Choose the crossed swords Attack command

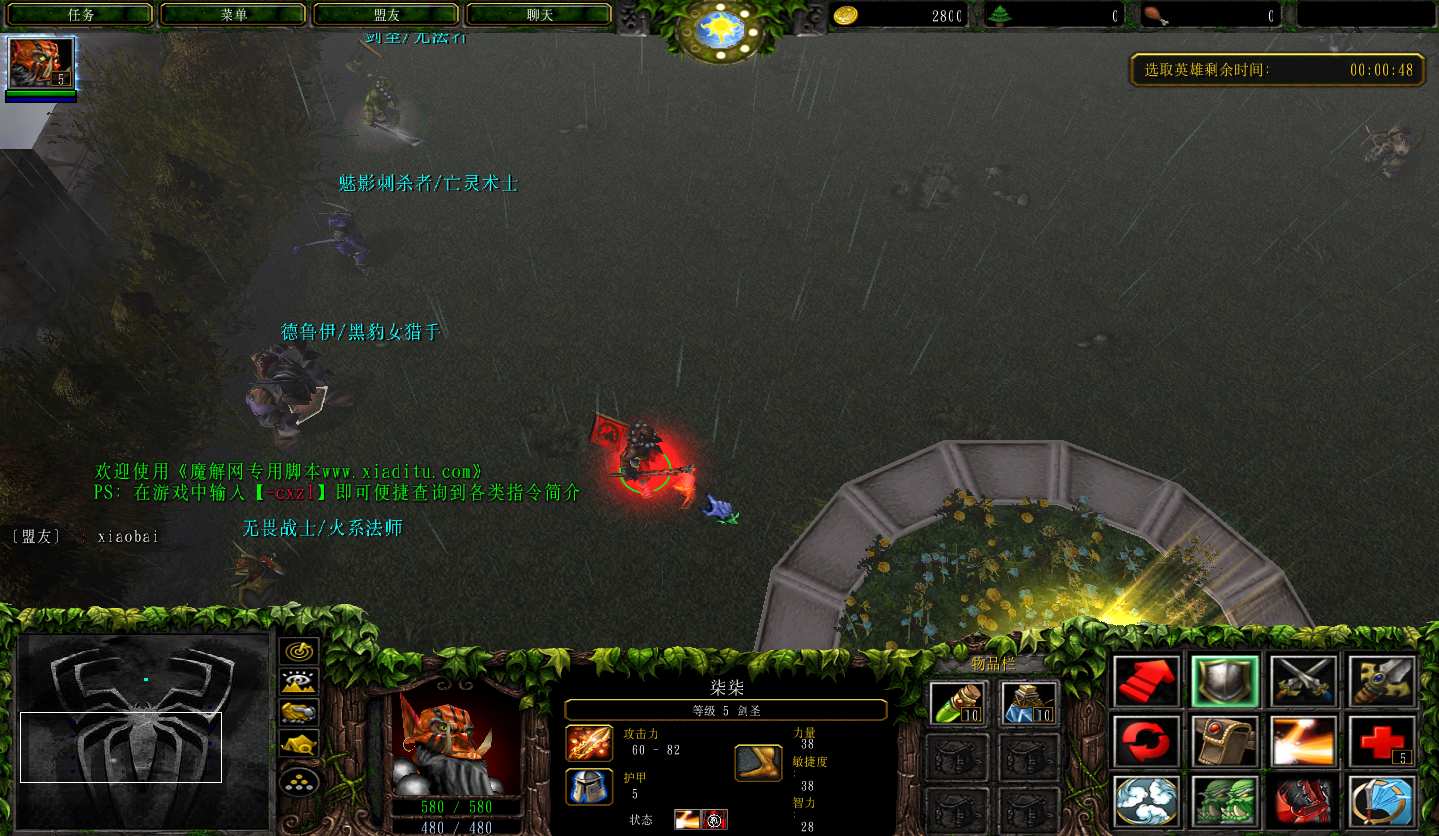[1303, 682]
